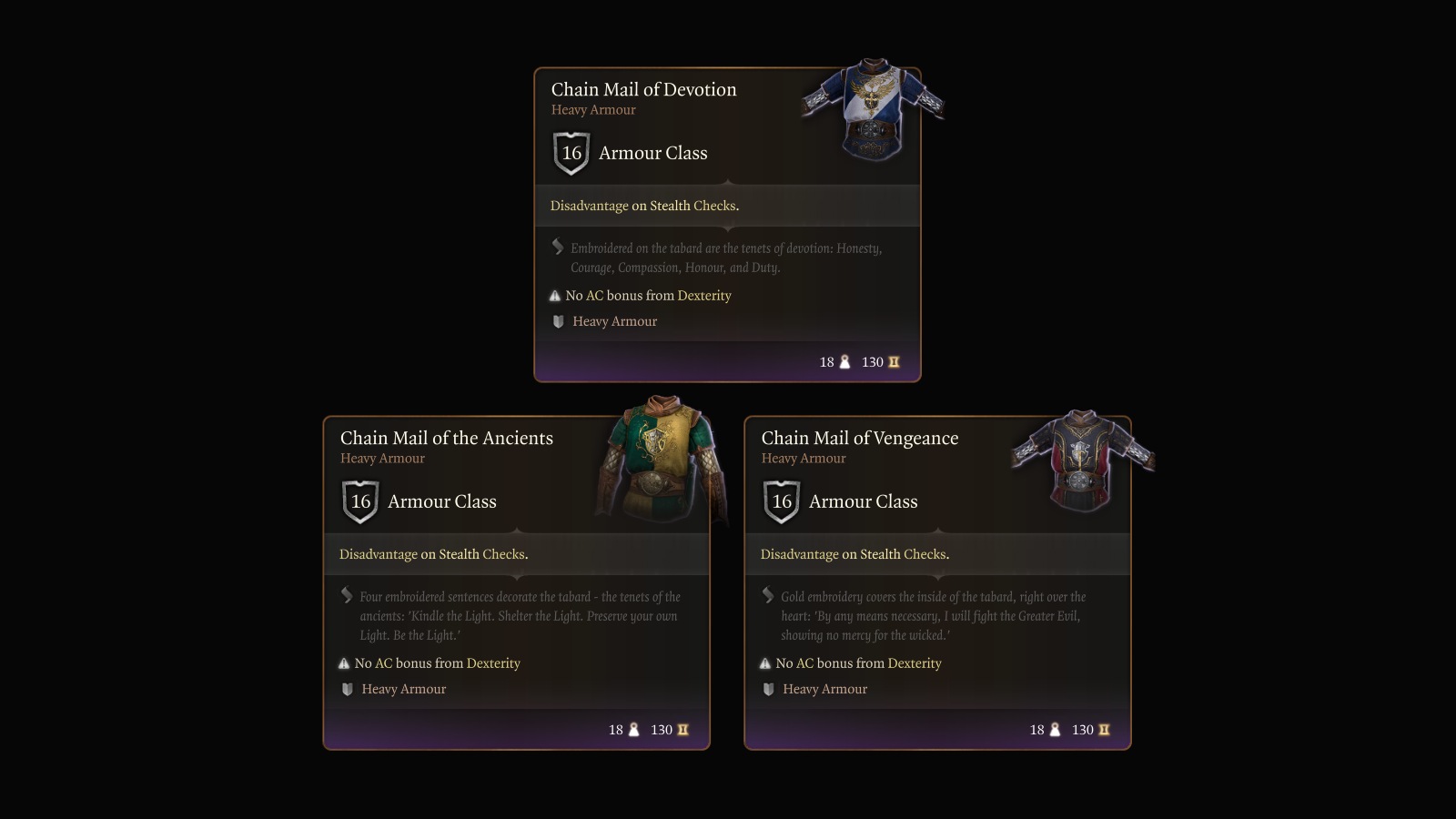1456x819 pixels.
Task: Click the Heavy Armour label under Chain Mail of Devotion title
Action: [592, 109]
